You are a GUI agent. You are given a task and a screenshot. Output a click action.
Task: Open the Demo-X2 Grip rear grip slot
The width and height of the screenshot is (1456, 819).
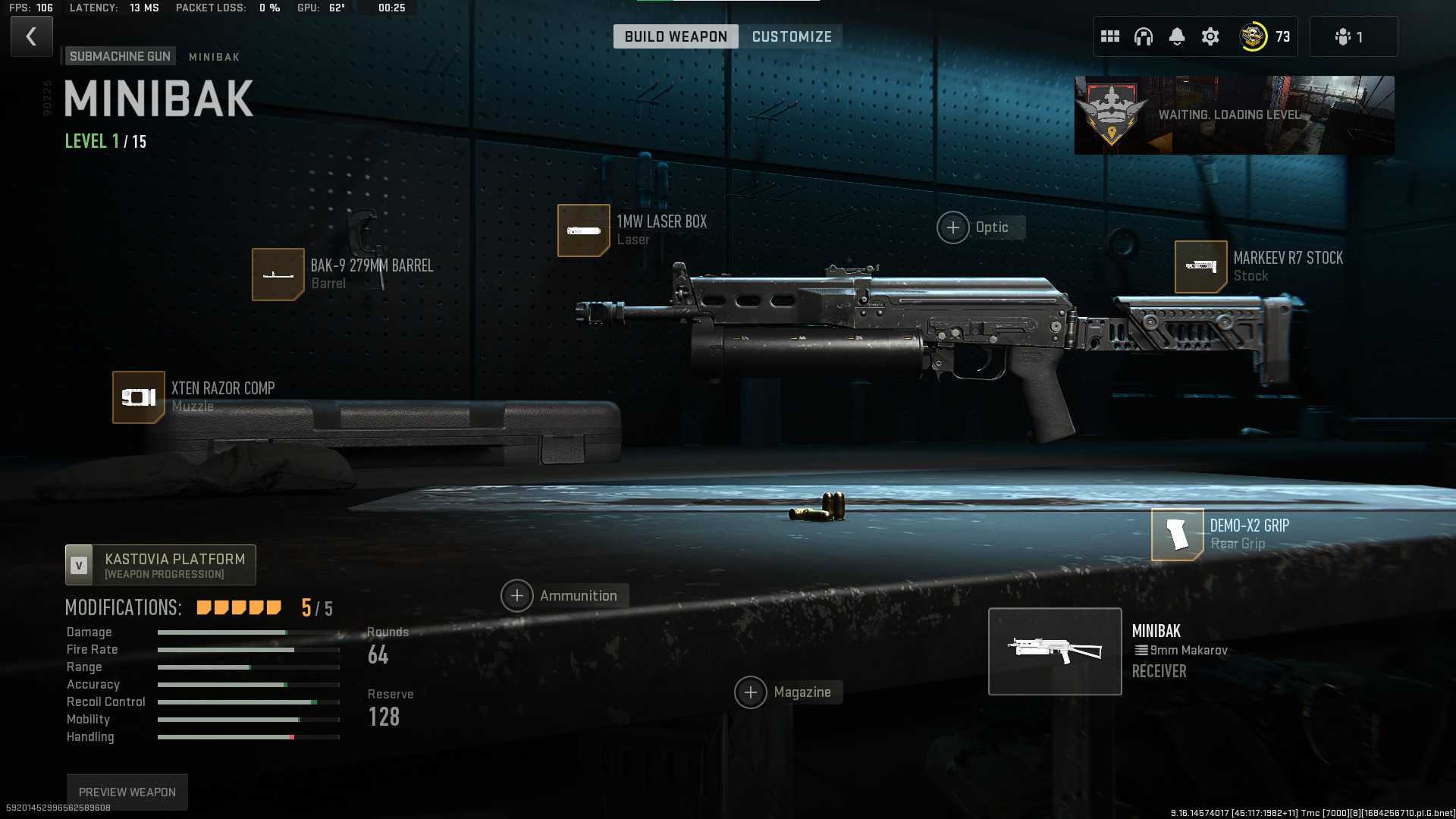1178,535
